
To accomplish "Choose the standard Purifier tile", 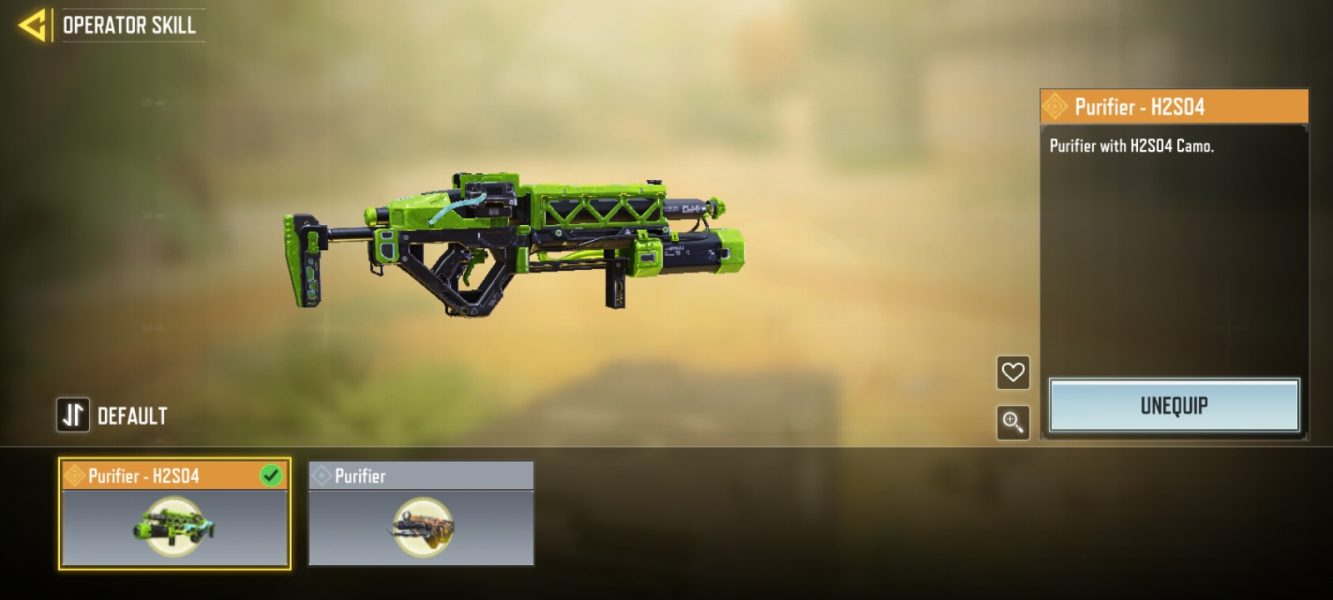I will tap(421, 514).
